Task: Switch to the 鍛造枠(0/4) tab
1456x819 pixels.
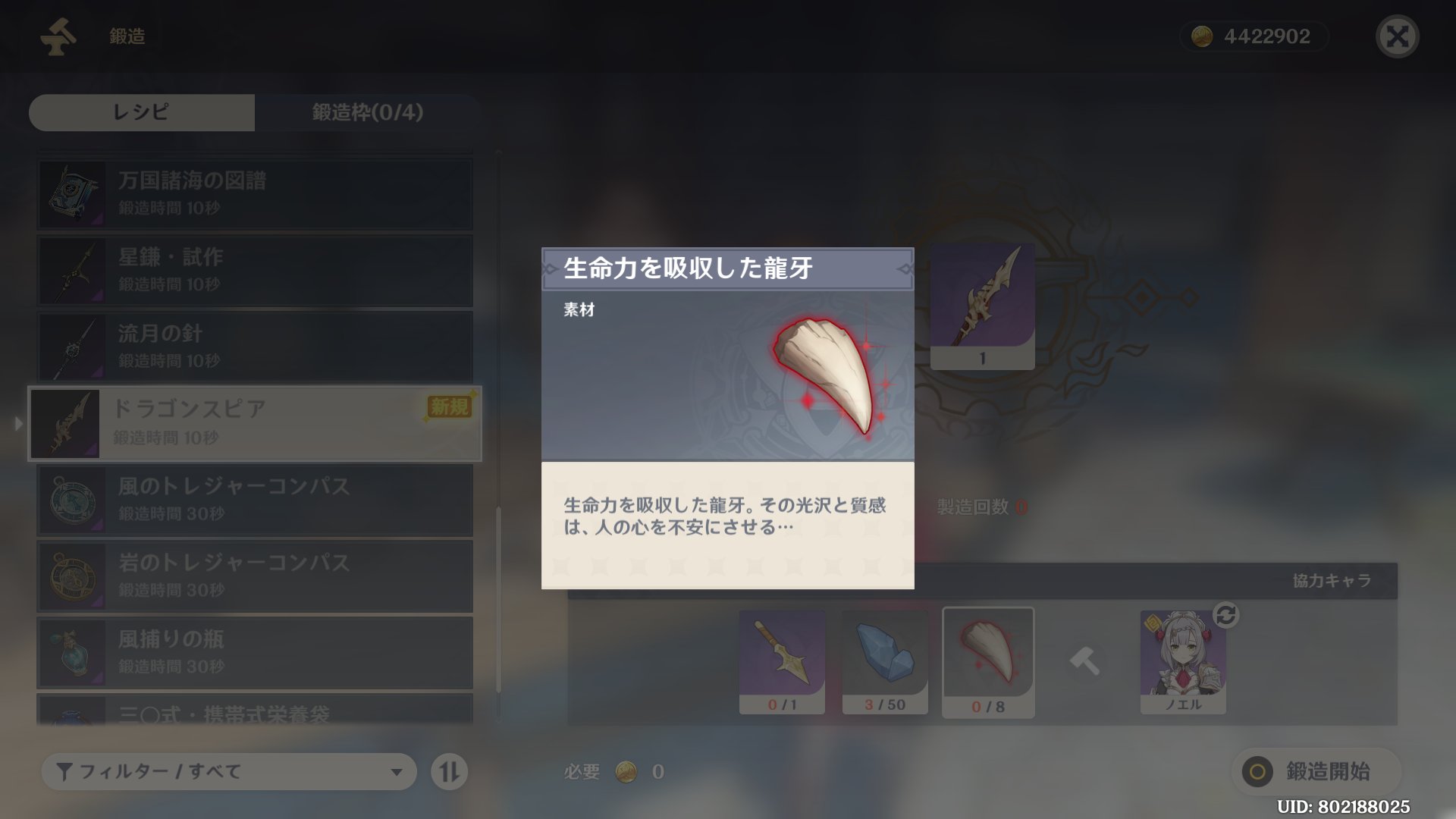Action: coord(366,112)
